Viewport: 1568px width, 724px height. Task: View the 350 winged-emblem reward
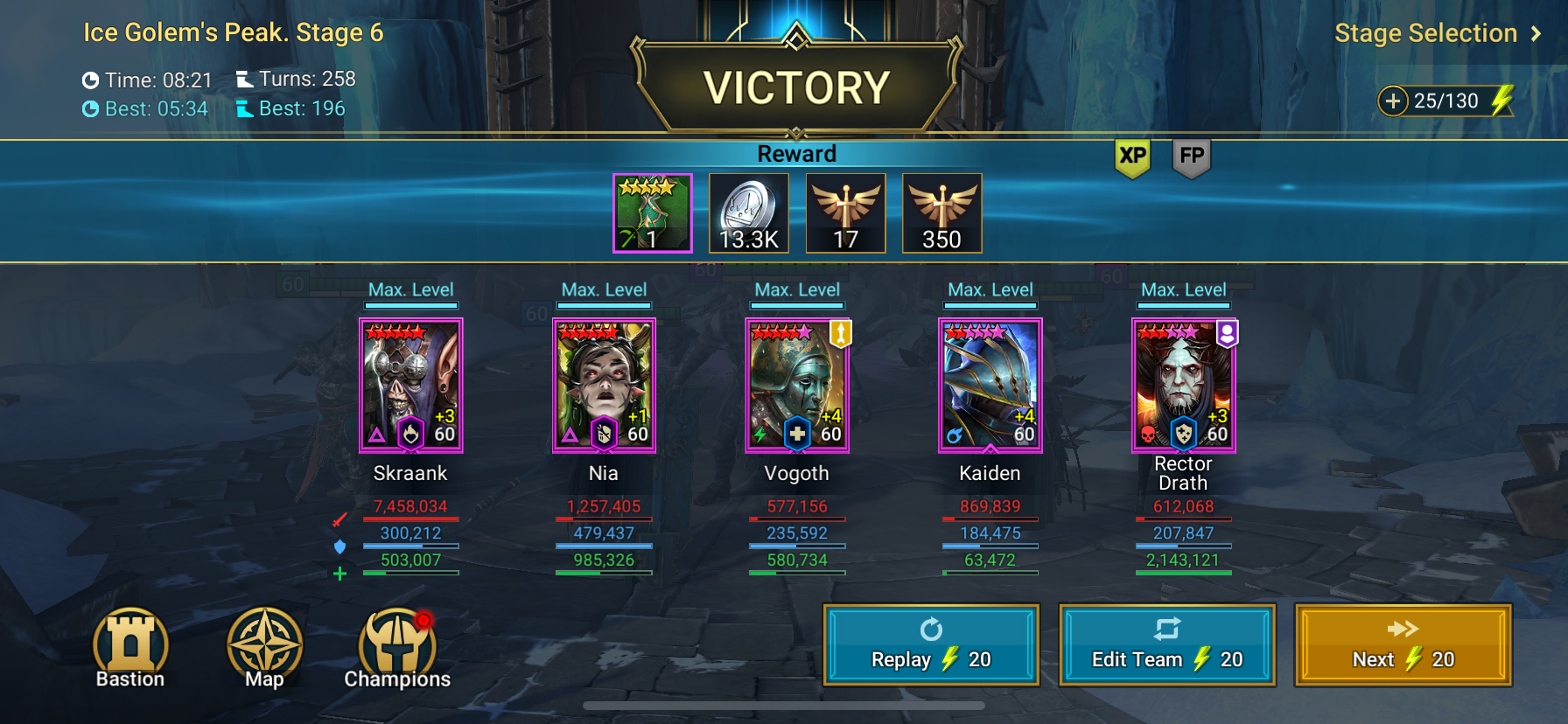941,213
